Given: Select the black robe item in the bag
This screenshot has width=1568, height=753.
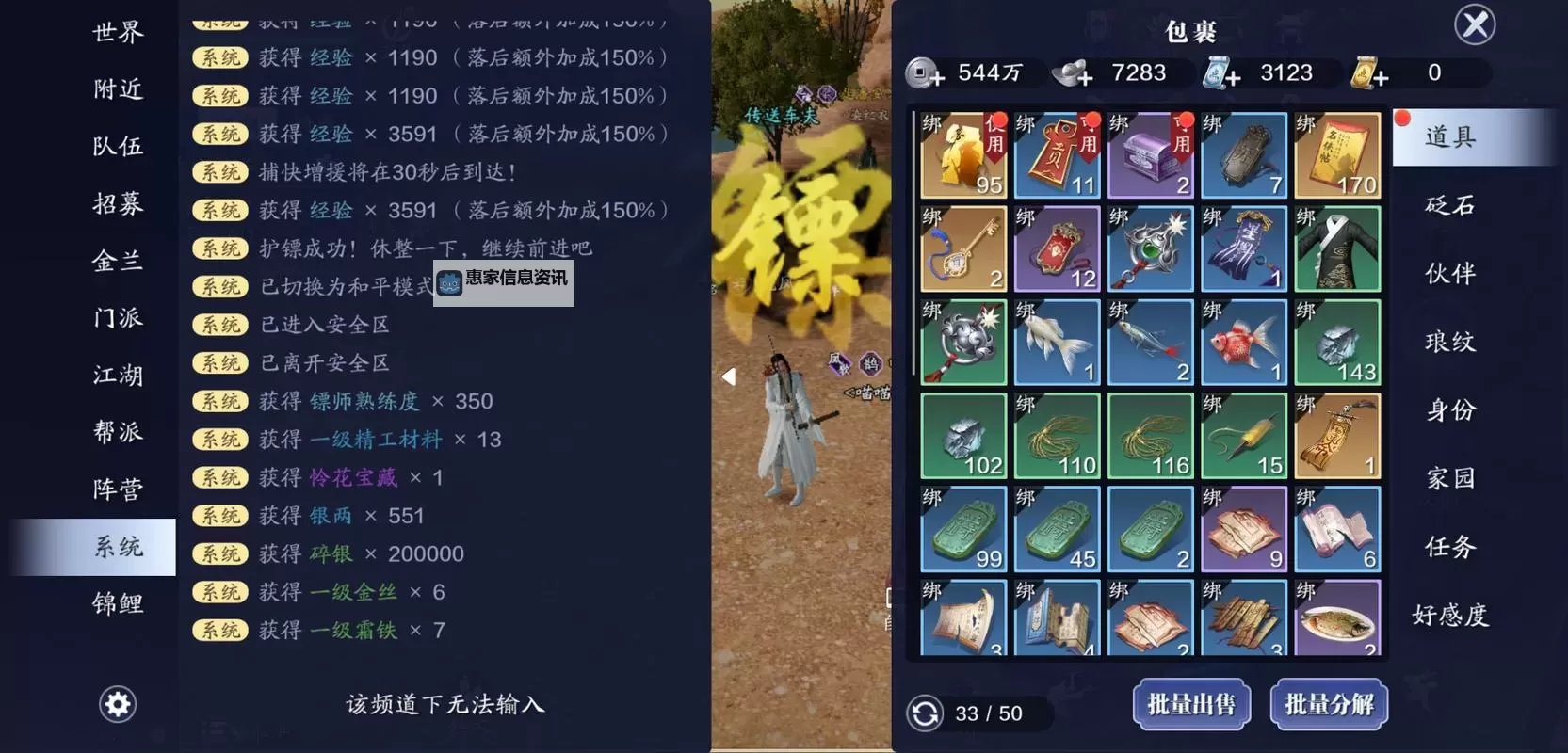Looking at the screenshot, I should [x=1337, y=248].
